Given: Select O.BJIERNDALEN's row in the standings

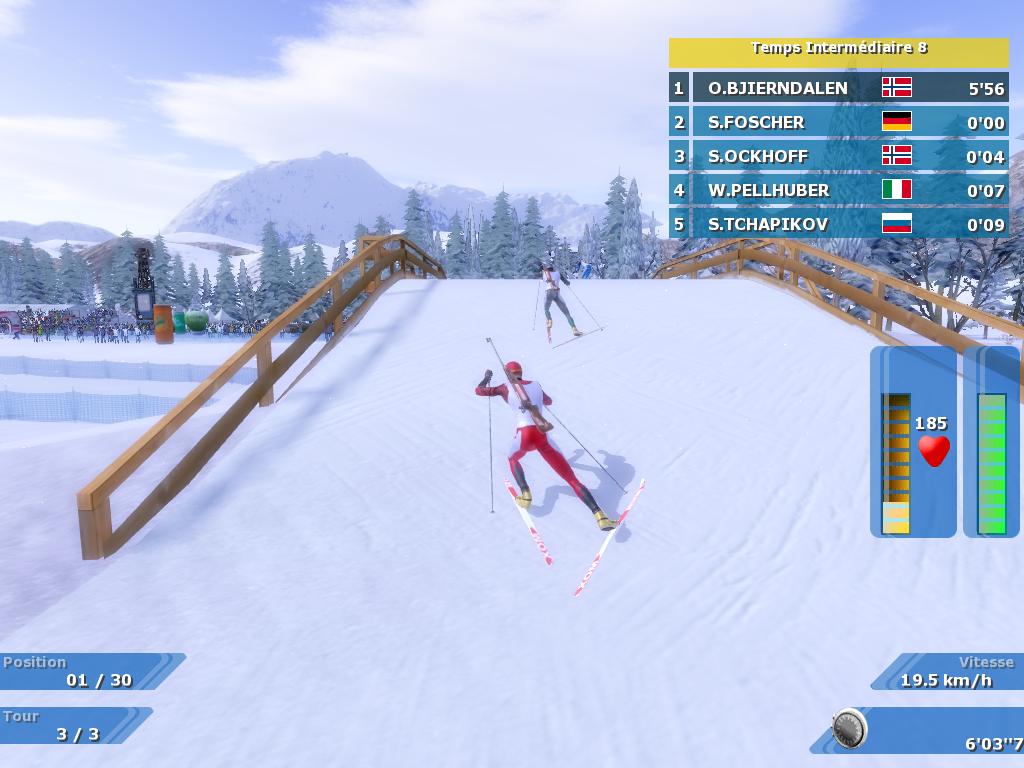Looking at the screenshot, I should [x=838, y=88].
